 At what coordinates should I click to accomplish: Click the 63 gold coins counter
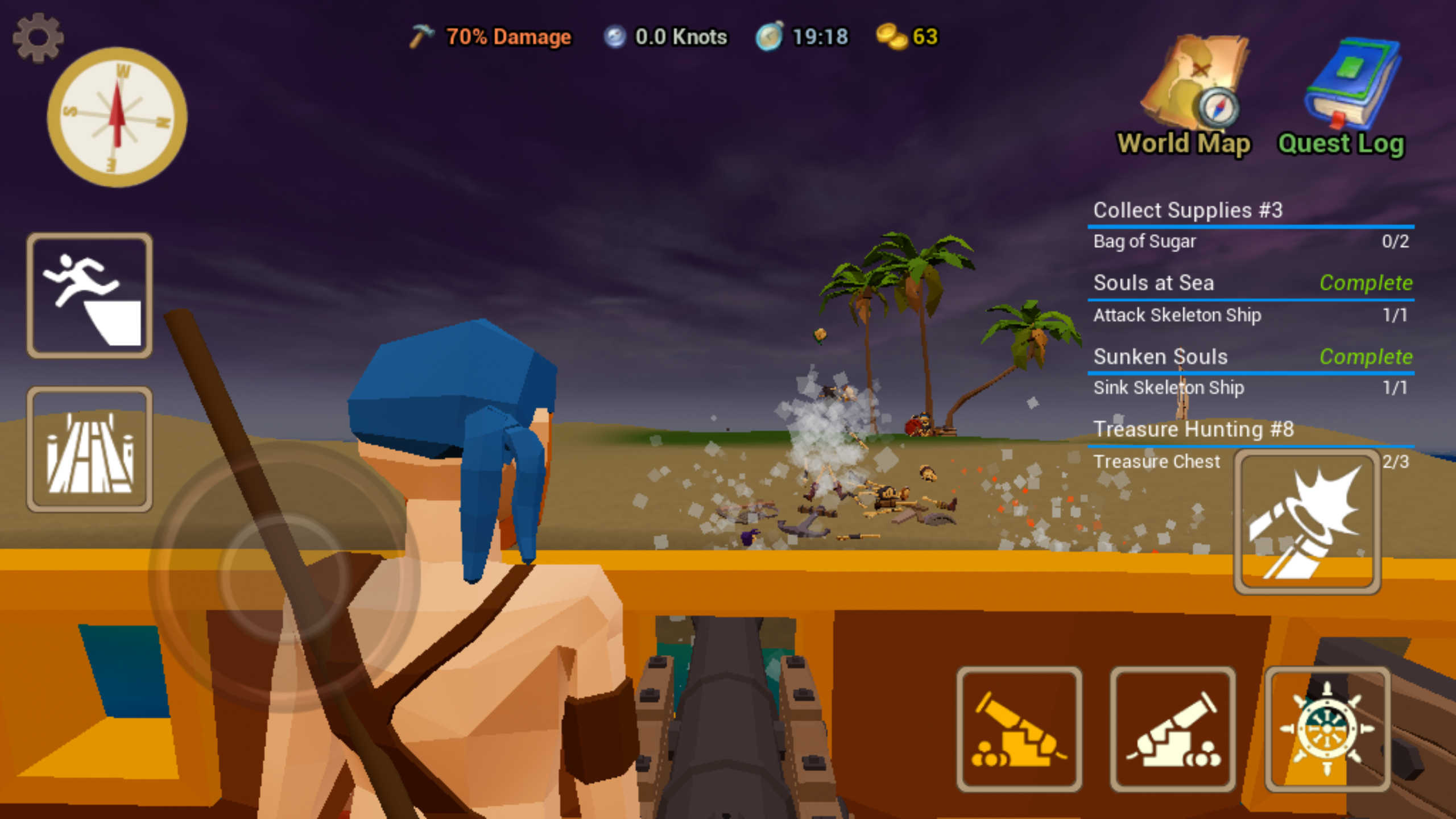tap(910, 36)
